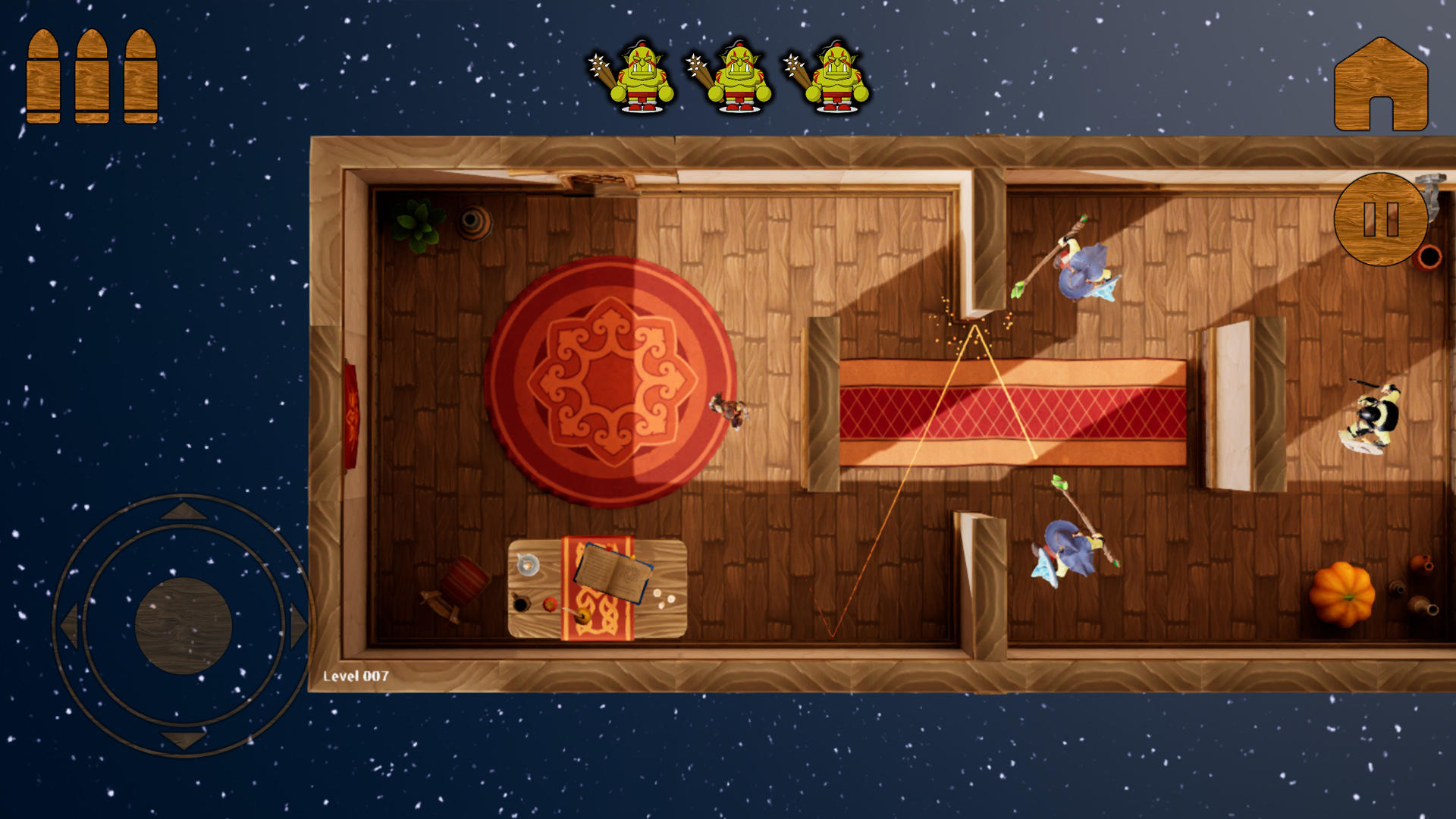1456x819 pixels.
Task: Click the green potted plant in the corner
Action: pyautogui.click(x=416, y=224)
